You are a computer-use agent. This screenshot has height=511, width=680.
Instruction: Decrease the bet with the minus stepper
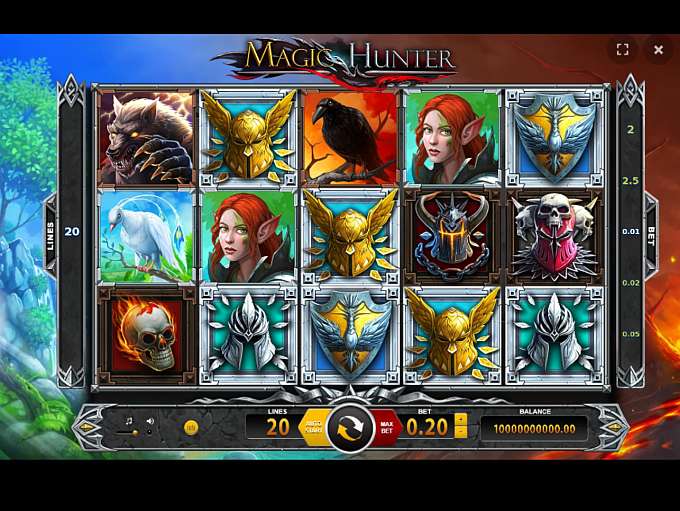[x=461, y=433]
